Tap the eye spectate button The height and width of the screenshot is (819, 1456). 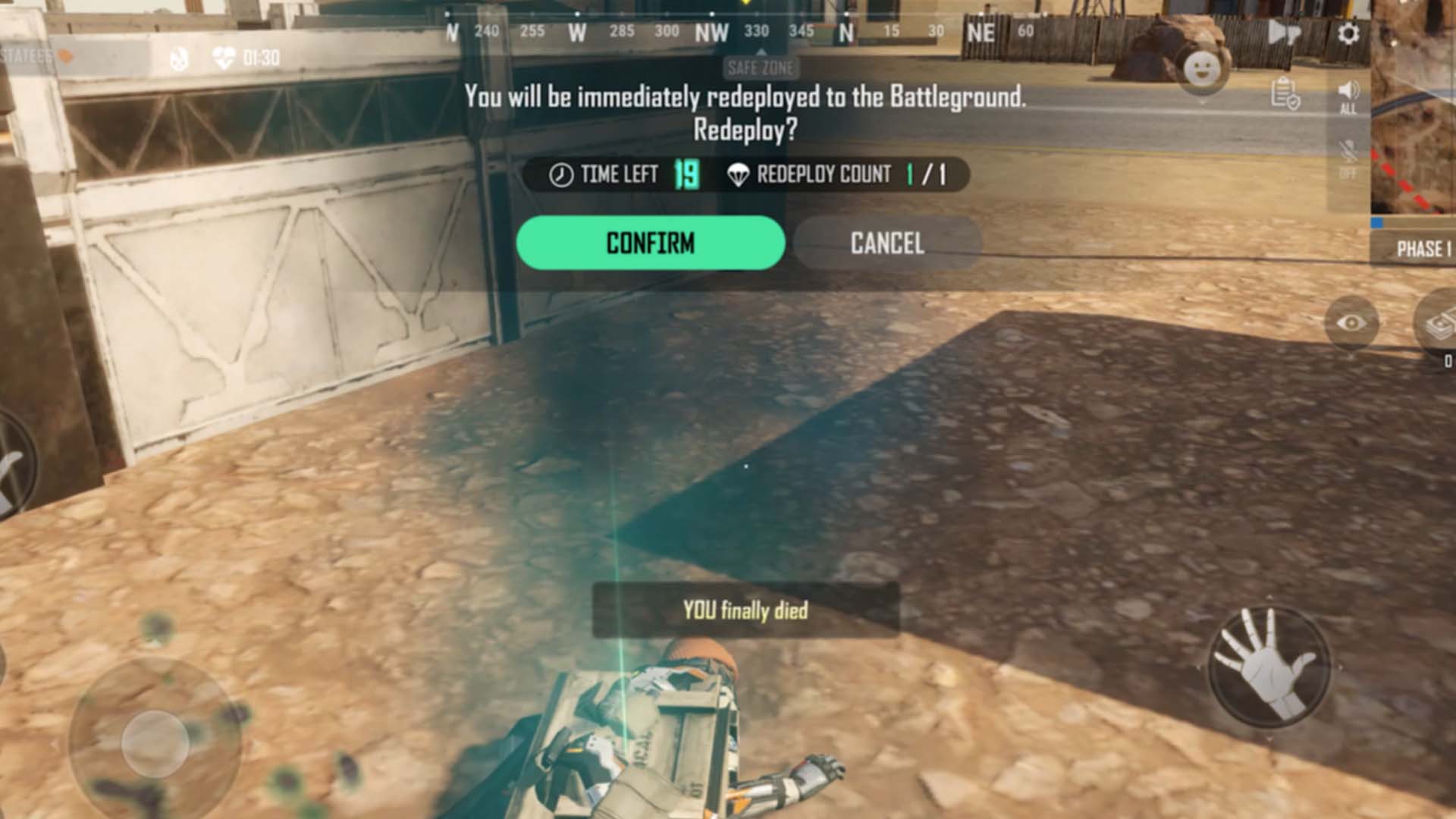1351,323
